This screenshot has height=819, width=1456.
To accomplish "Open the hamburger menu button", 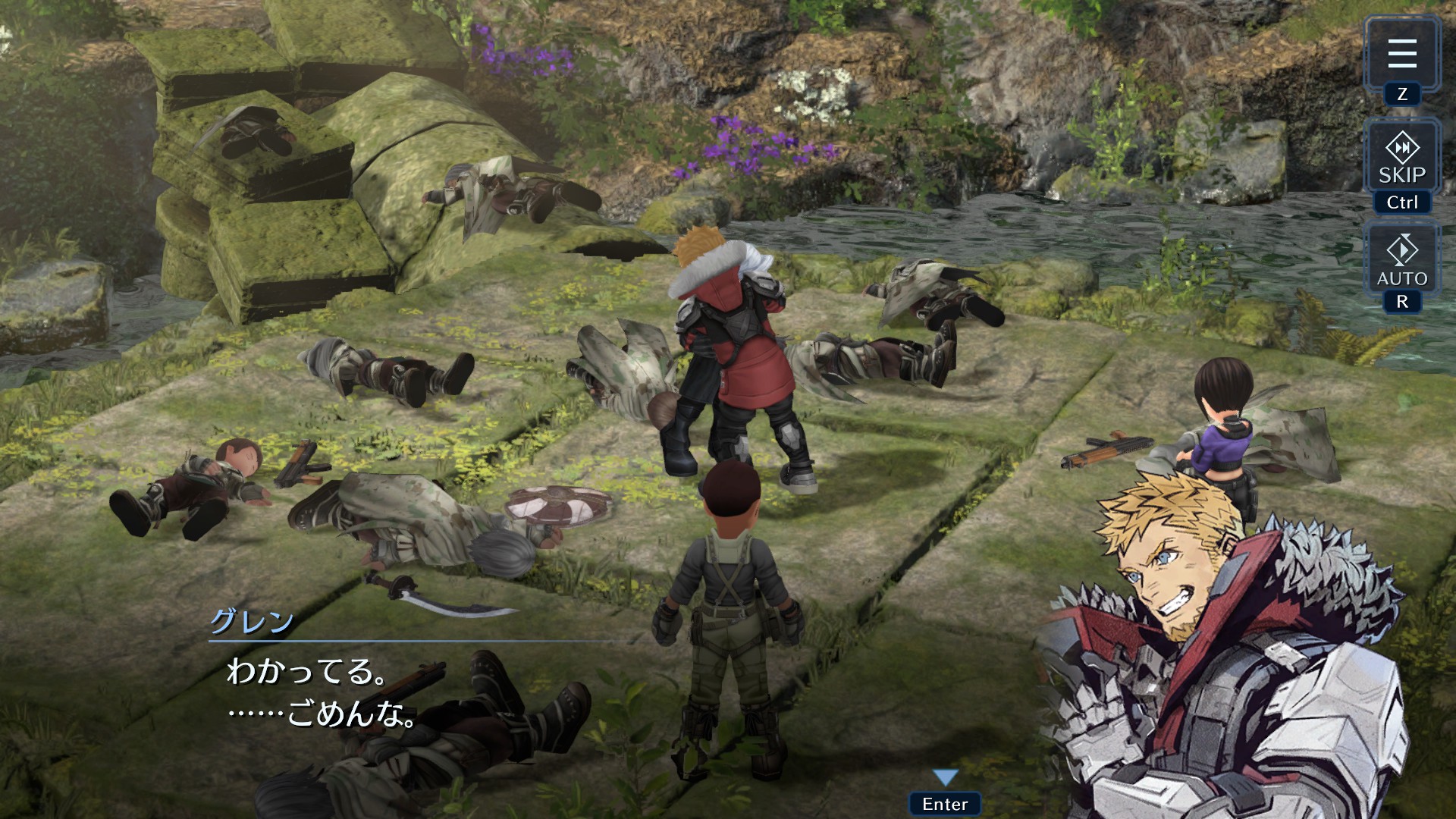I will point(1401,54).
